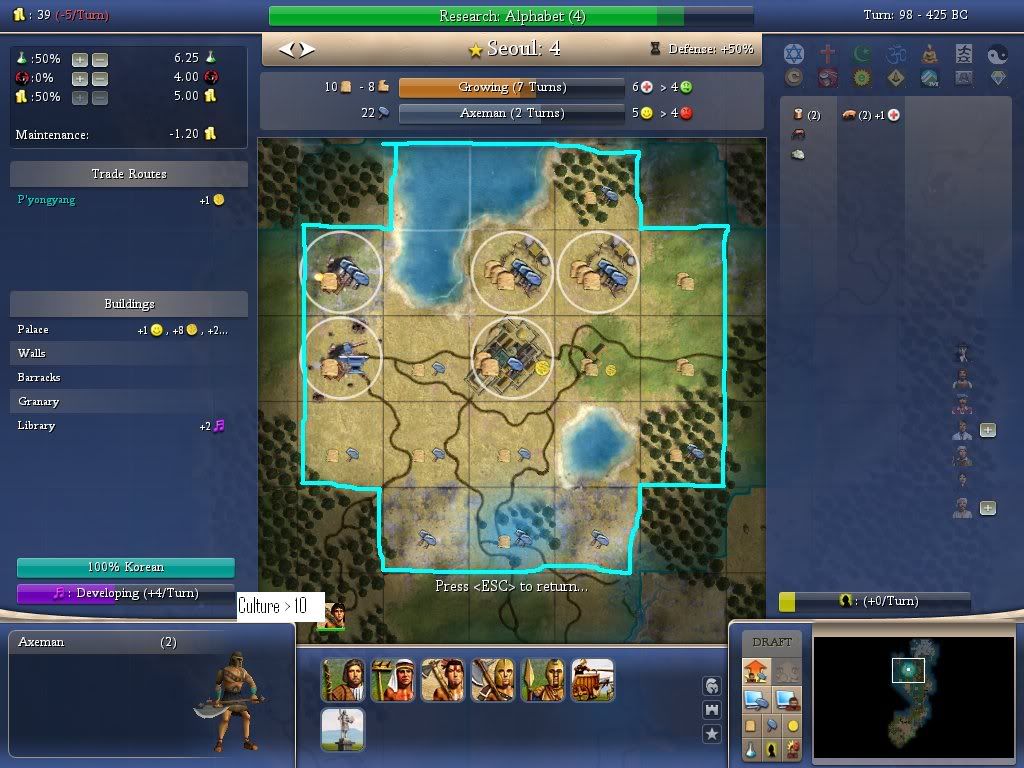Go to the previous city arrow
This screenshot has width=1024, height=768.
click(287, 49)
